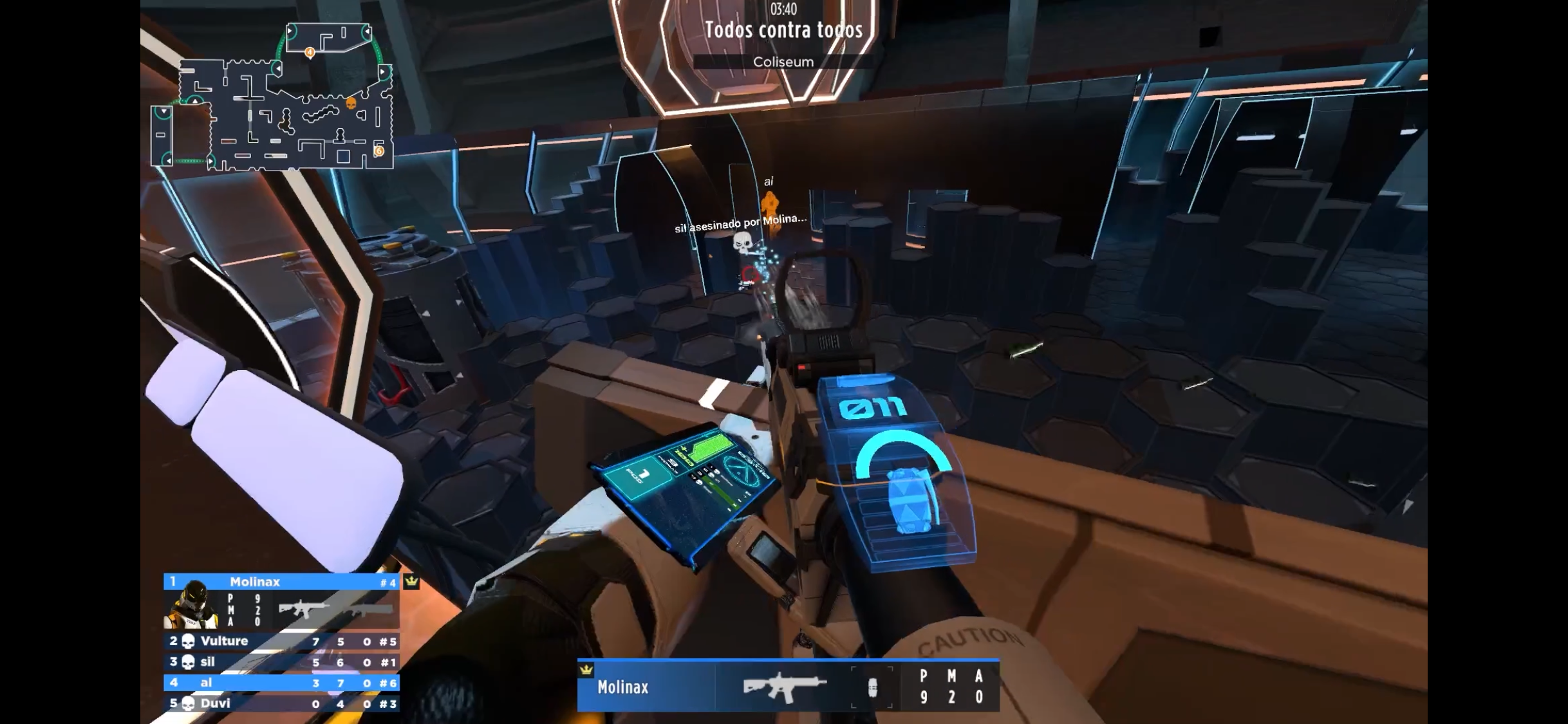1568x724 pixels.
Task: Click the grenade slot icon beside the rifle
Action: (872, 688)
